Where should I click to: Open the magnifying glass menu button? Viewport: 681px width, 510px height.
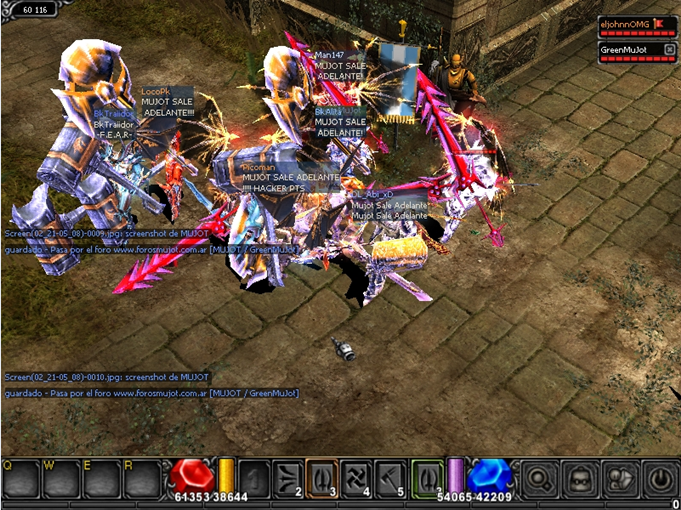tap(539, 476)
